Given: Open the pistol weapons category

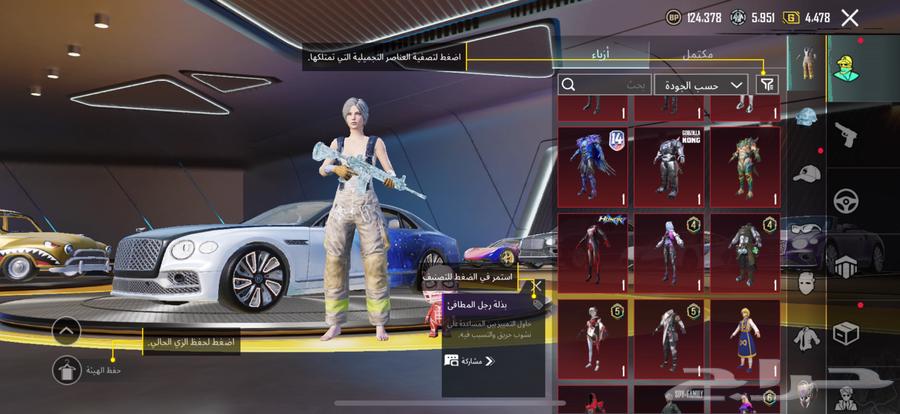Looking at the screenshot, I should 845,132.
